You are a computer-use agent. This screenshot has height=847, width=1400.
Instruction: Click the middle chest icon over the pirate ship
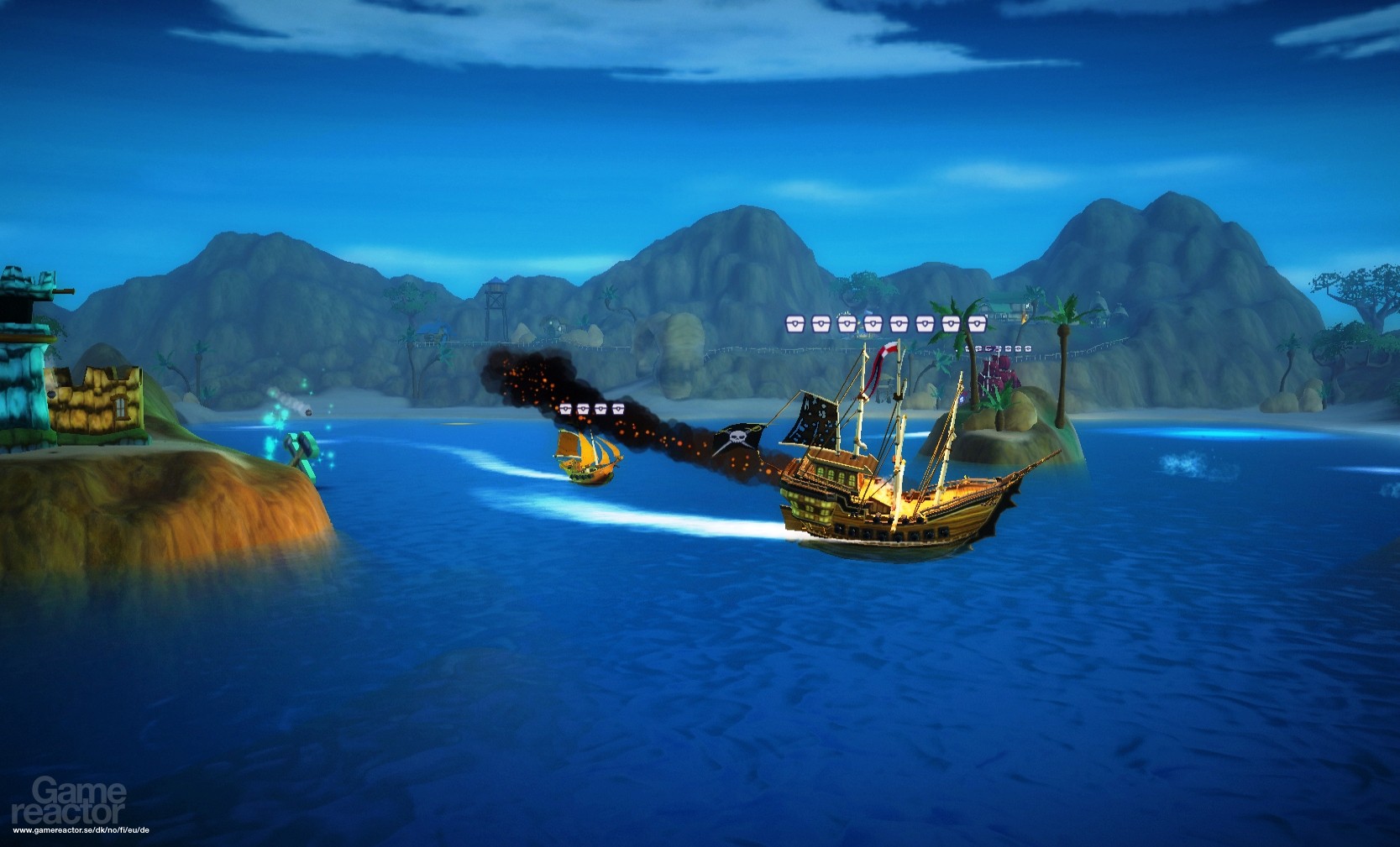pyautogui.click(x=873, y=323)
